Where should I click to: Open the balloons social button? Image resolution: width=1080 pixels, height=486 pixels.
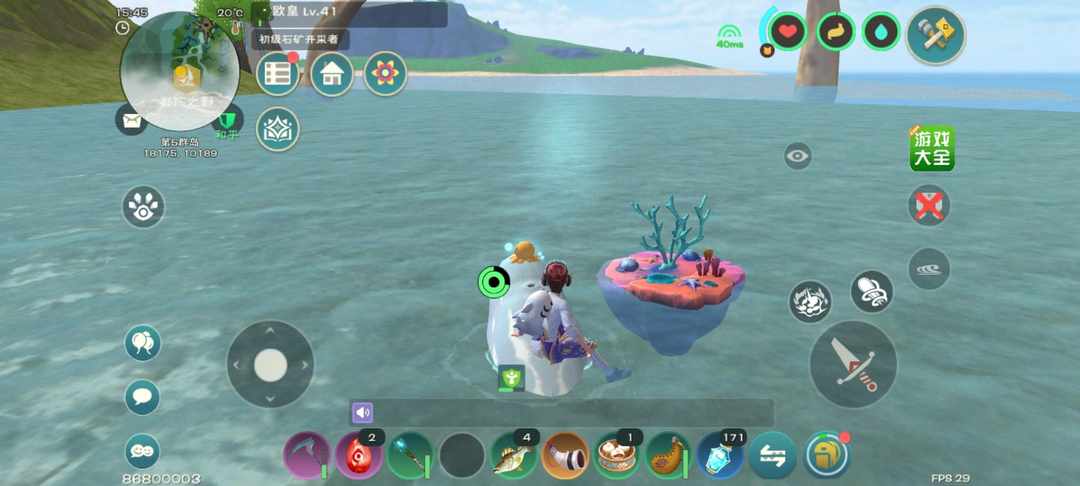click(143, 344)
